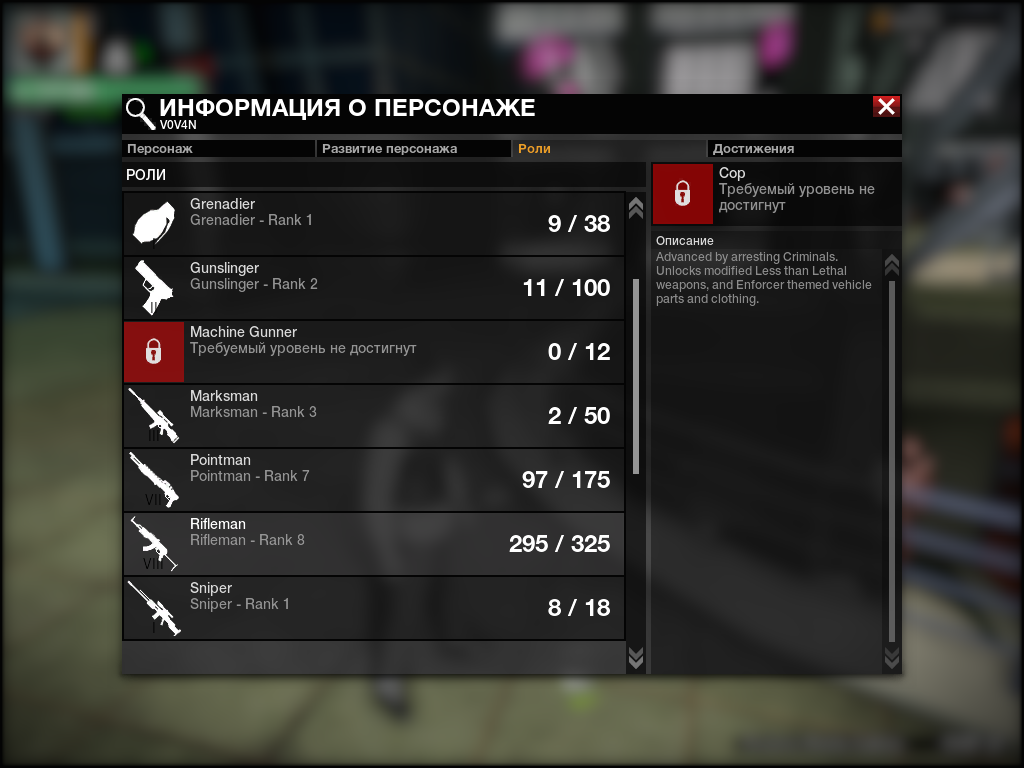
Task: Open the Развитие персонажа tab
Action: click(x=414, y=149)
